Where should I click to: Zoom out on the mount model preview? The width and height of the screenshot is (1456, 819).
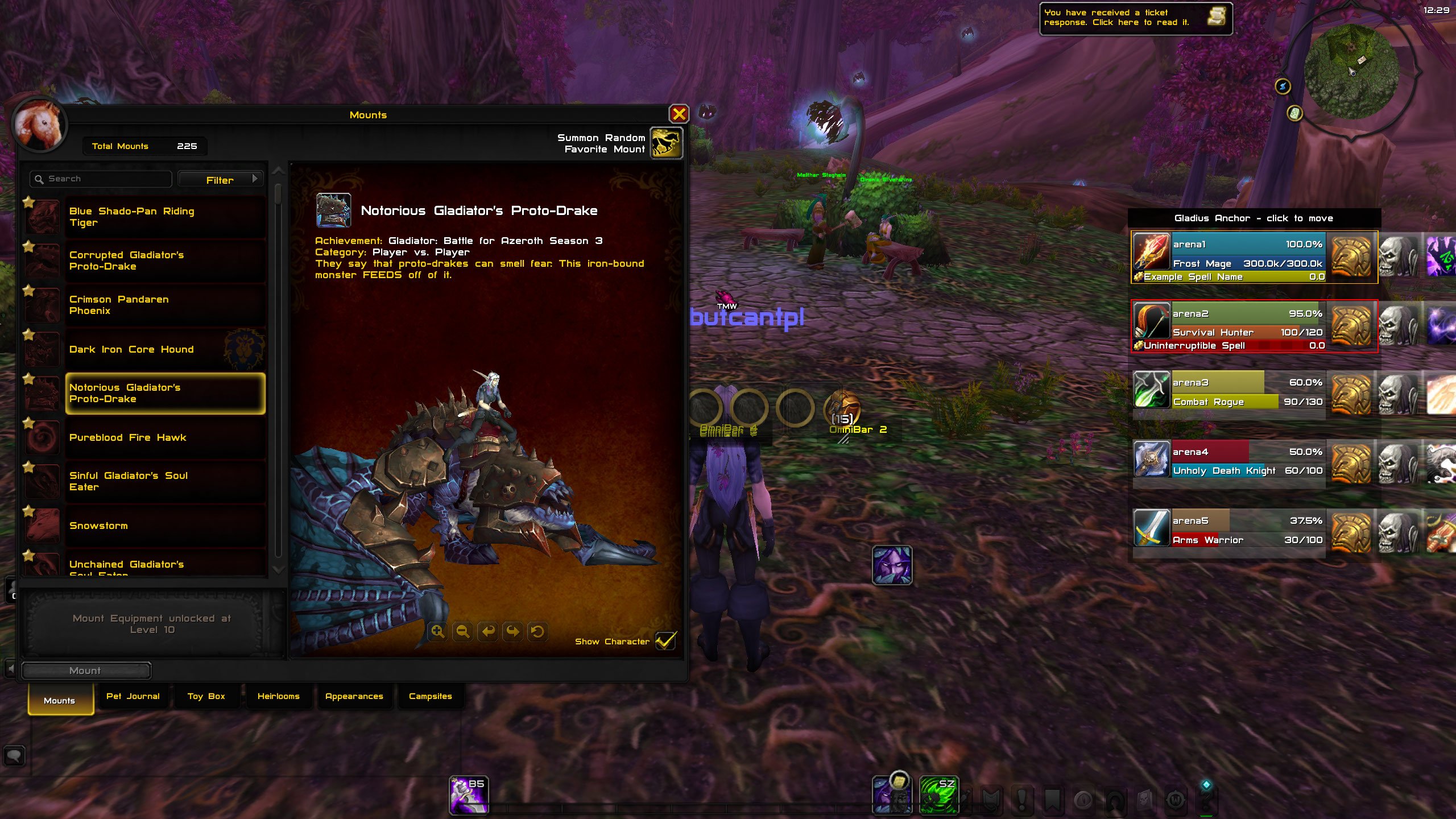click(x=462, y=631)
